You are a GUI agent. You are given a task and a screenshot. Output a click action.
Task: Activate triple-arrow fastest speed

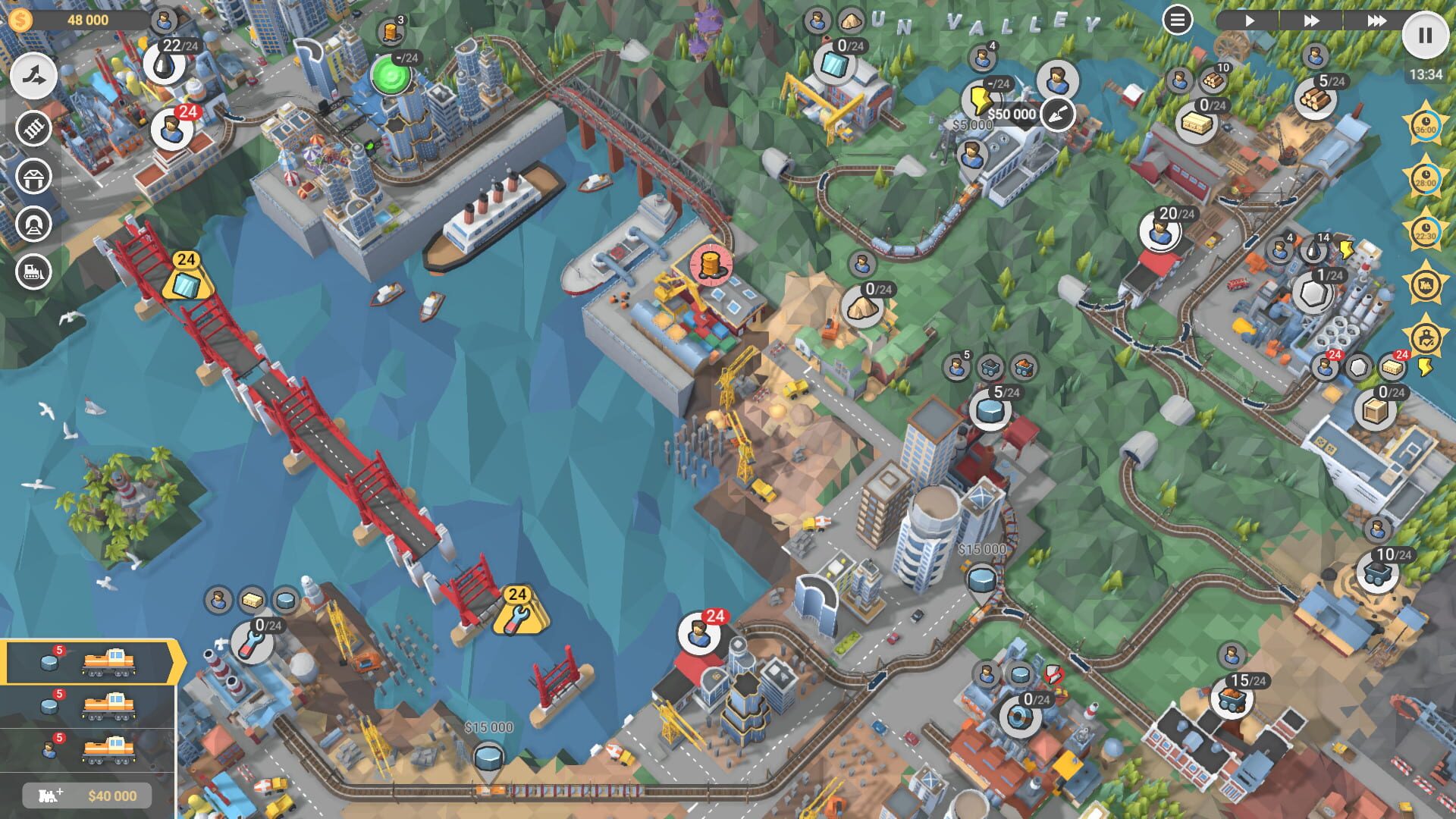click(1378, 20)
